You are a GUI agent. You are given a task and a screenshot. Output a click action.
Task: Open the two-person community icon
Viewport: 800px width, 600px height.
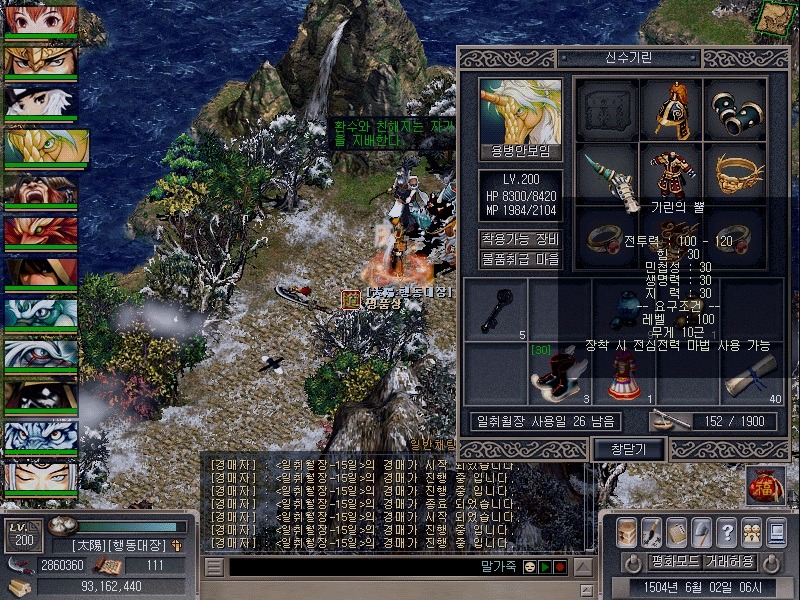[x=753, y=531]
